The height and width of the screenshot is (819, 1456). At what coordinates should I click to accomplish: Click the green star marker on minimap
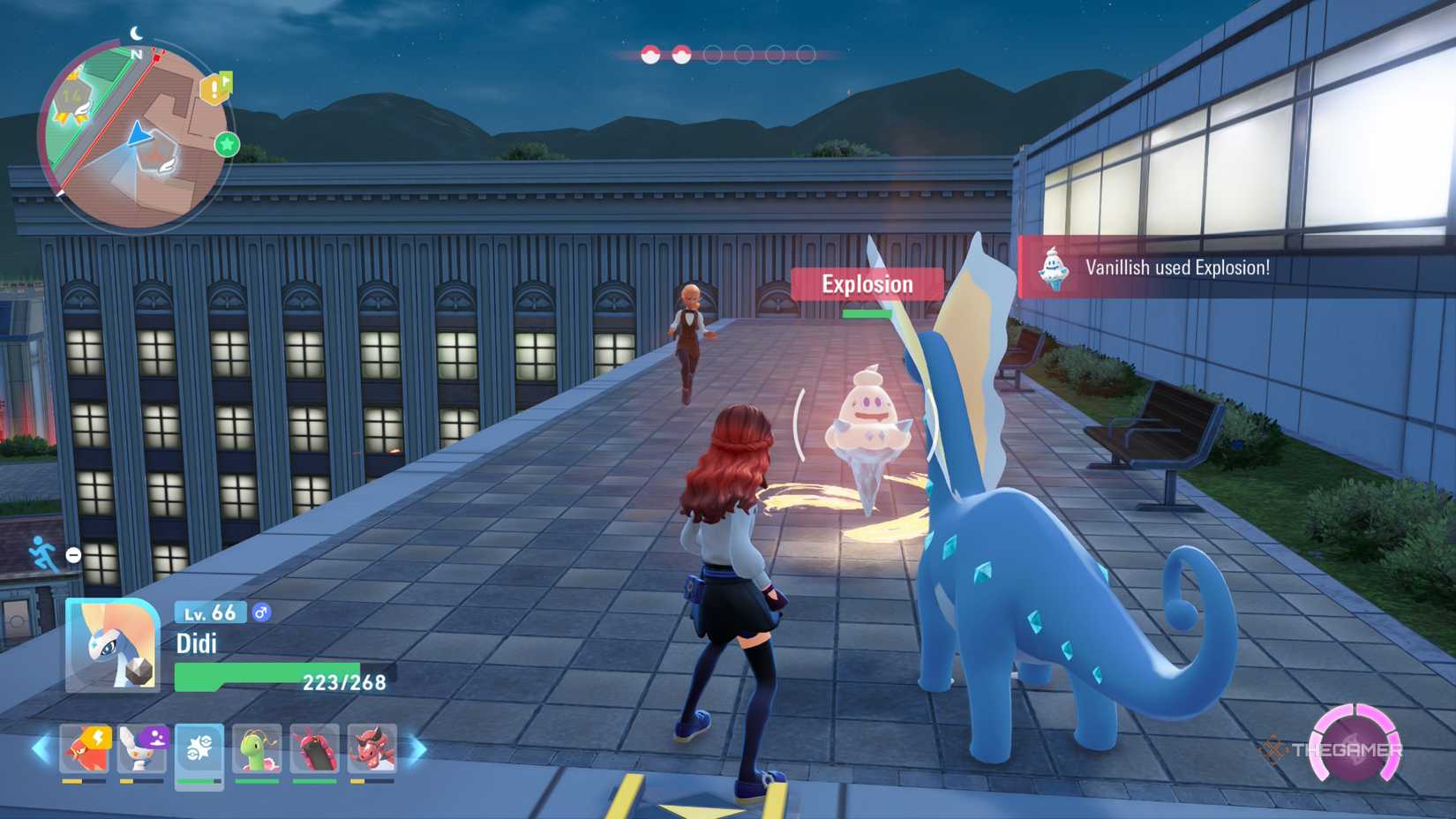click(x=227, y=144)
